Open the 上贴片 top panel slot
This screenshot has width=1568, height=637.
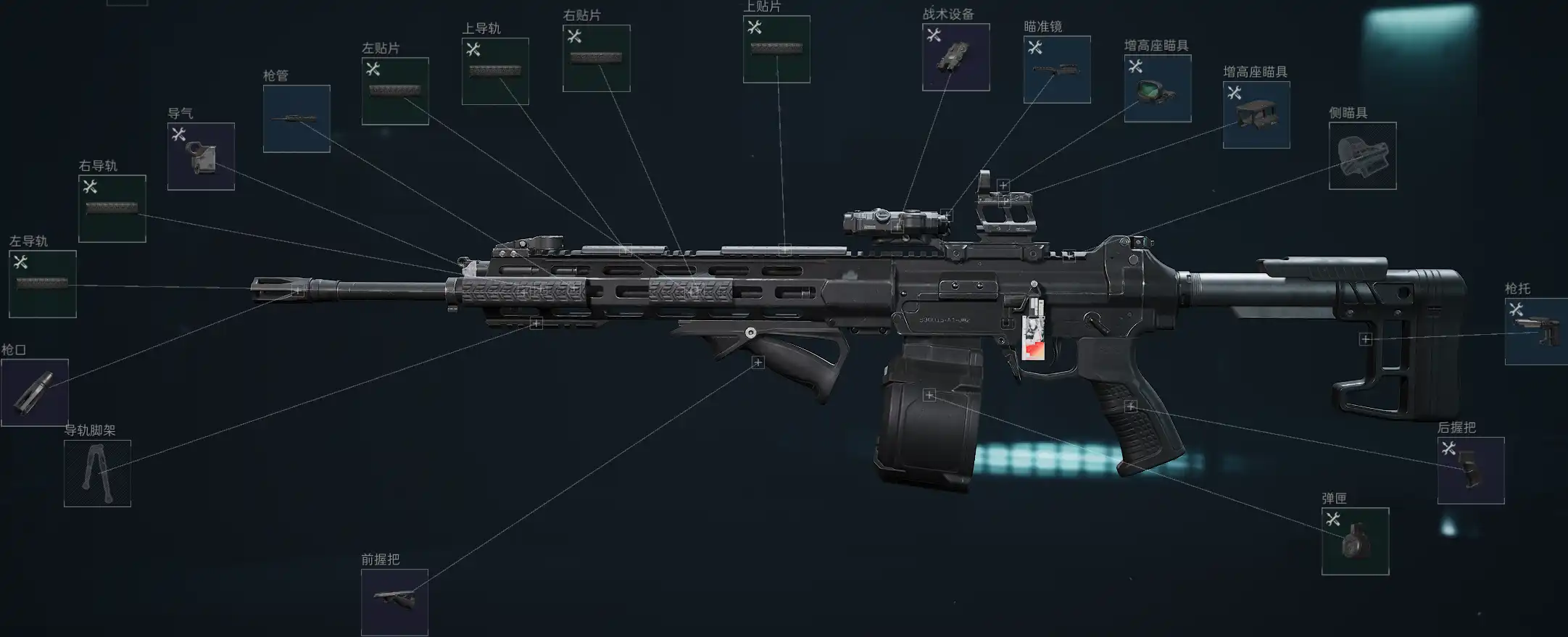point(776,49)
